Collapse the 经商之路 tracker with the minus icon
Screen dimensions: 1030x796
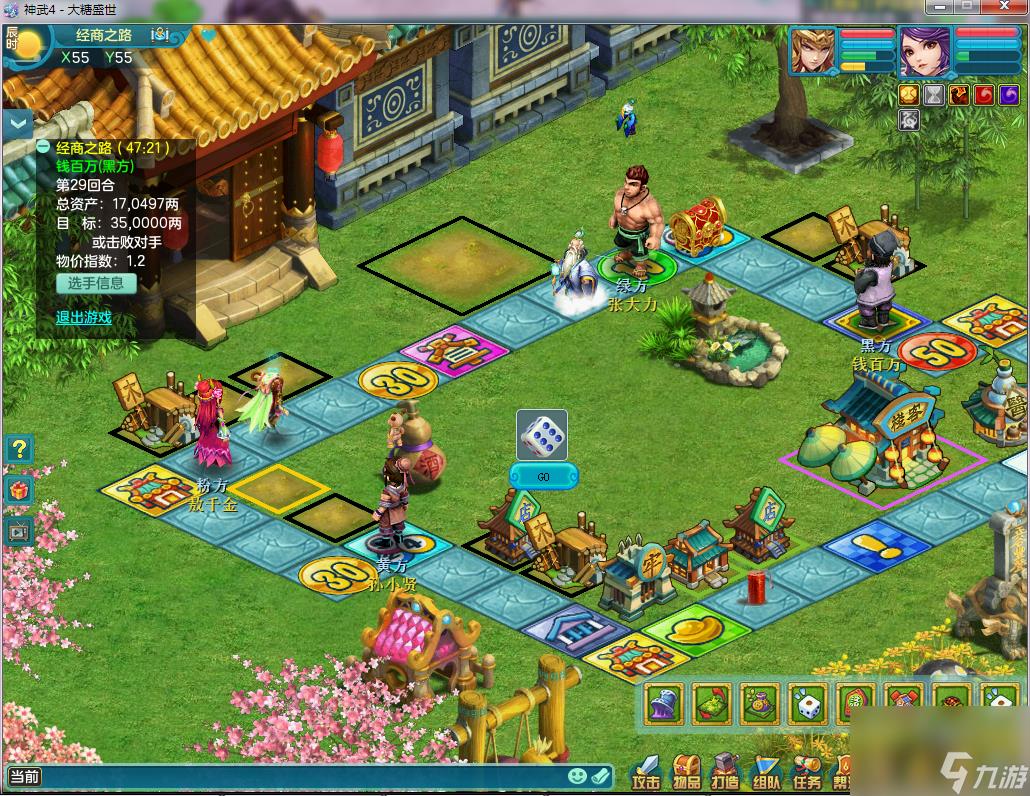tap(43, 147)
